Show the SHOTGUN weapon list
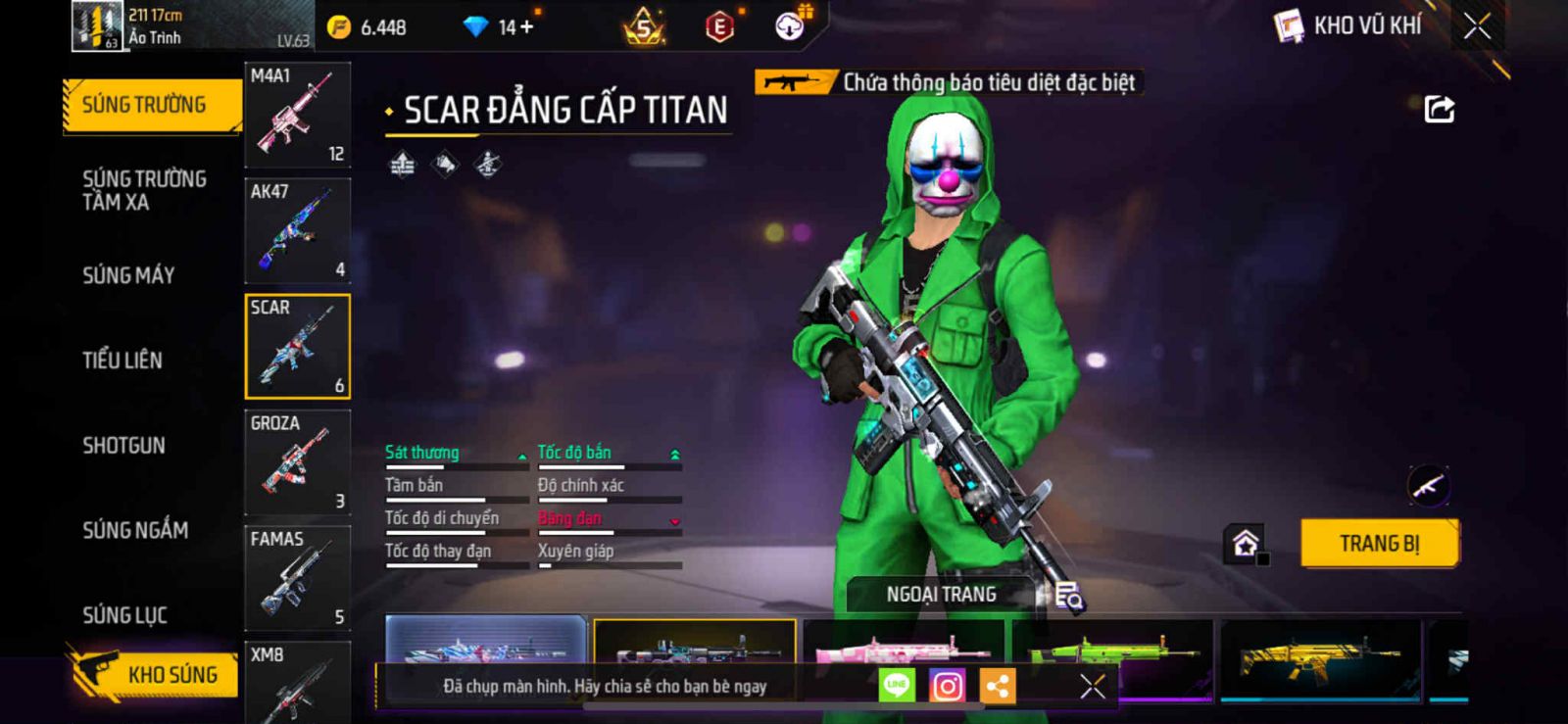Screen dimensions: 1568x724 123,446
